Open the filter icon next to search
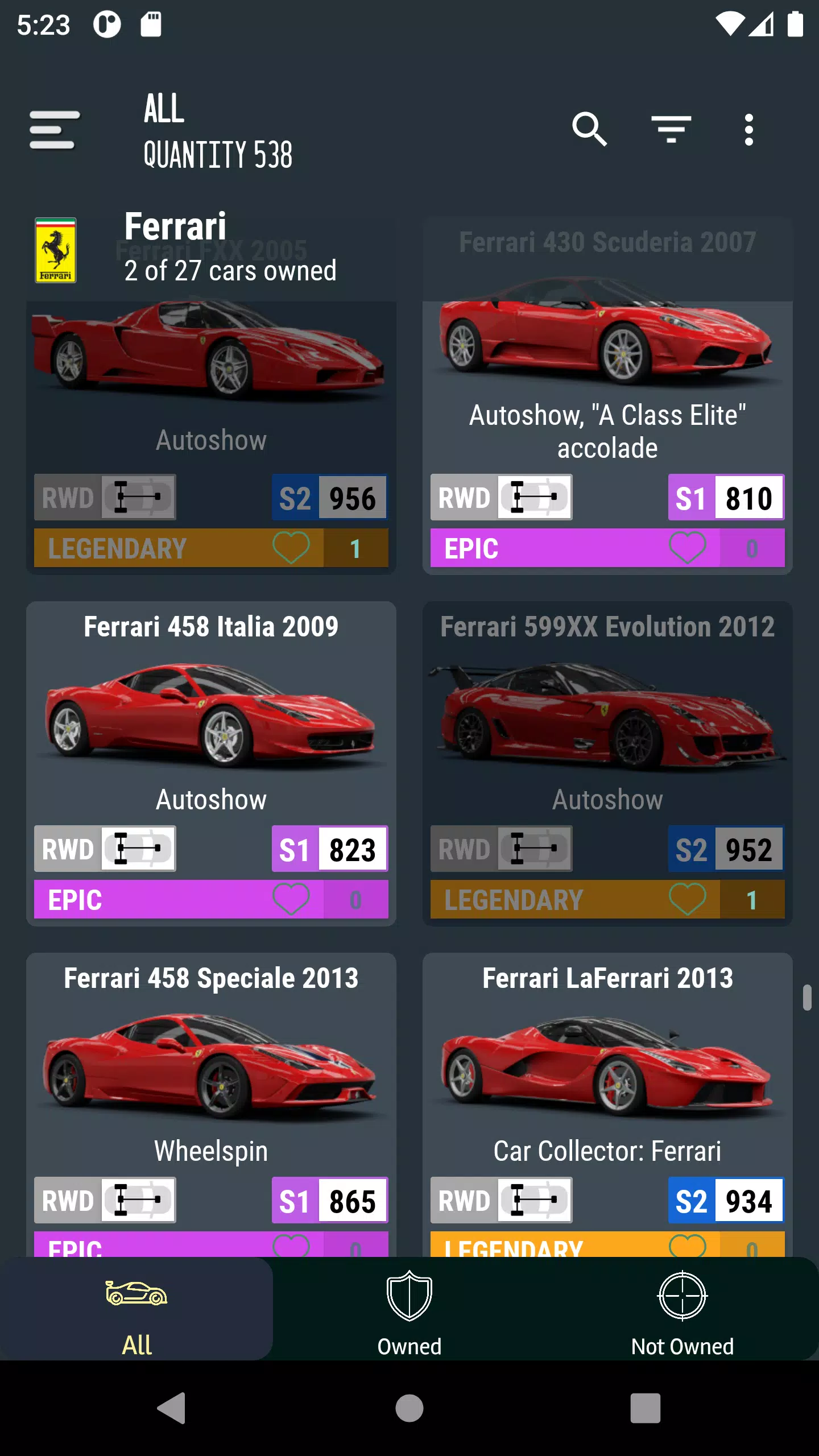Viewport: 819px width, 1456px height. tap(672, 130)
